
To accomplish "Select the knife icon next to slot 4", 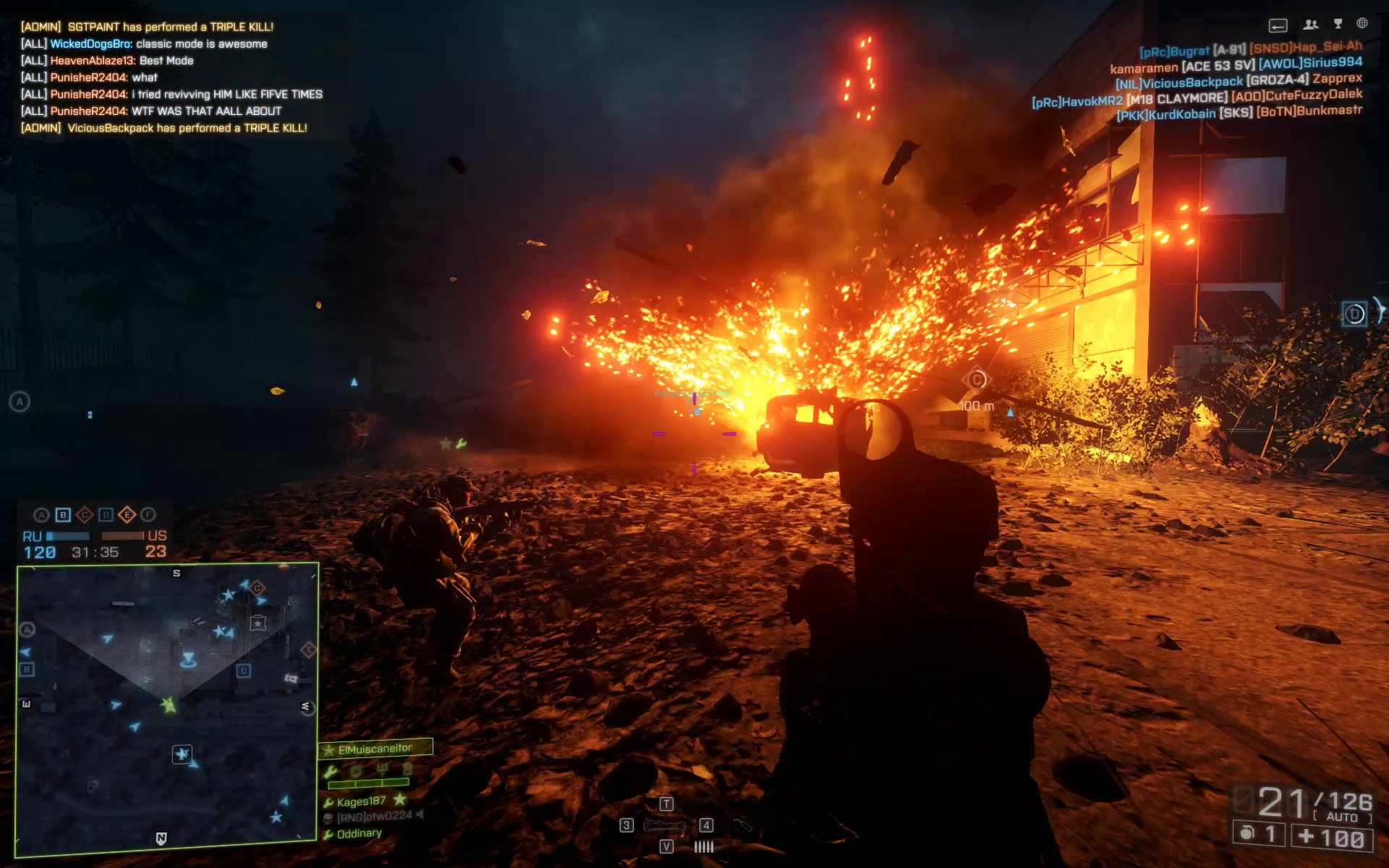I will 742,825.
